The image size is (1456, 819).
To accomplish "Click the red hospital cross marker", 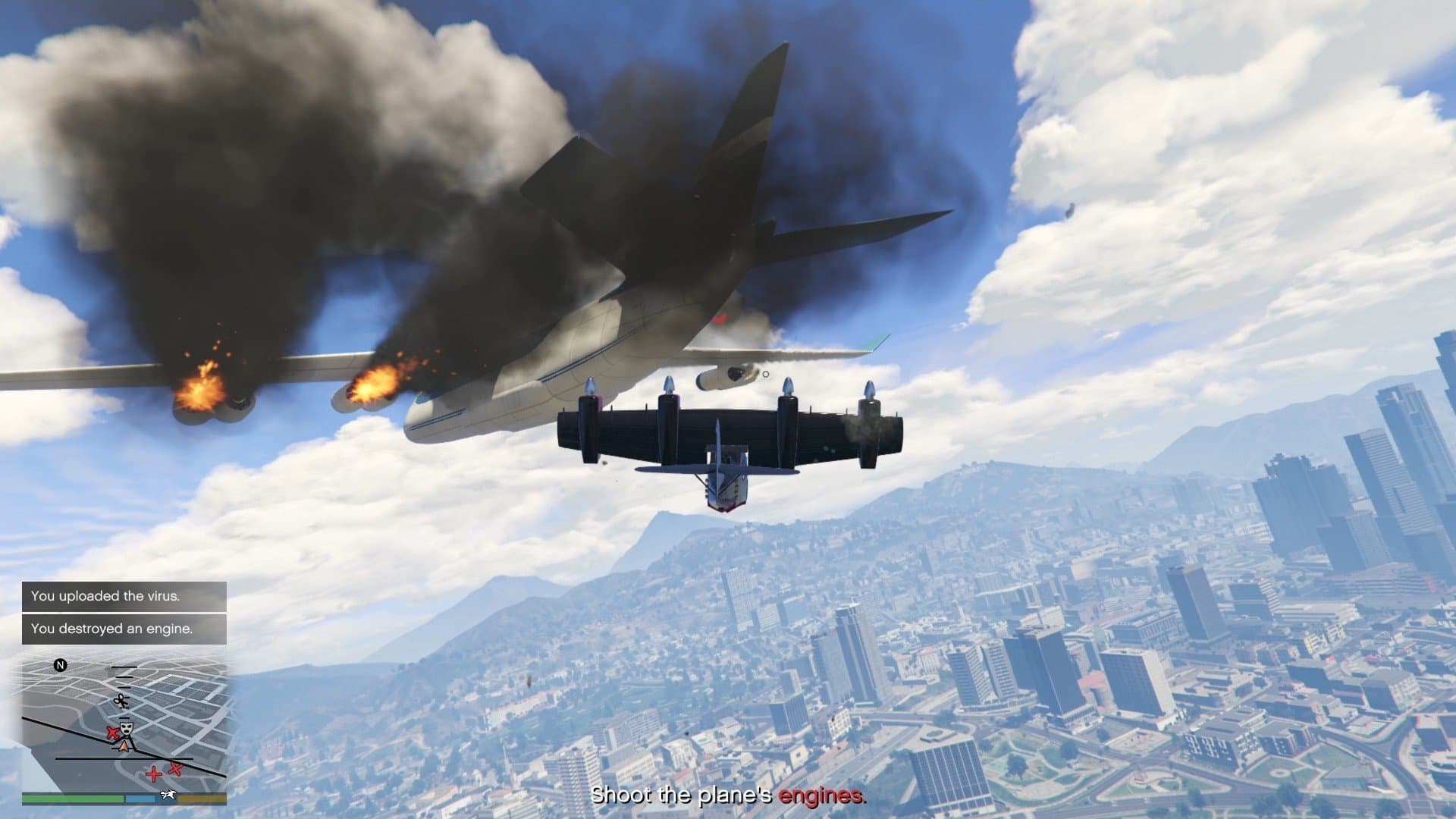I will [x=154, y=773].
